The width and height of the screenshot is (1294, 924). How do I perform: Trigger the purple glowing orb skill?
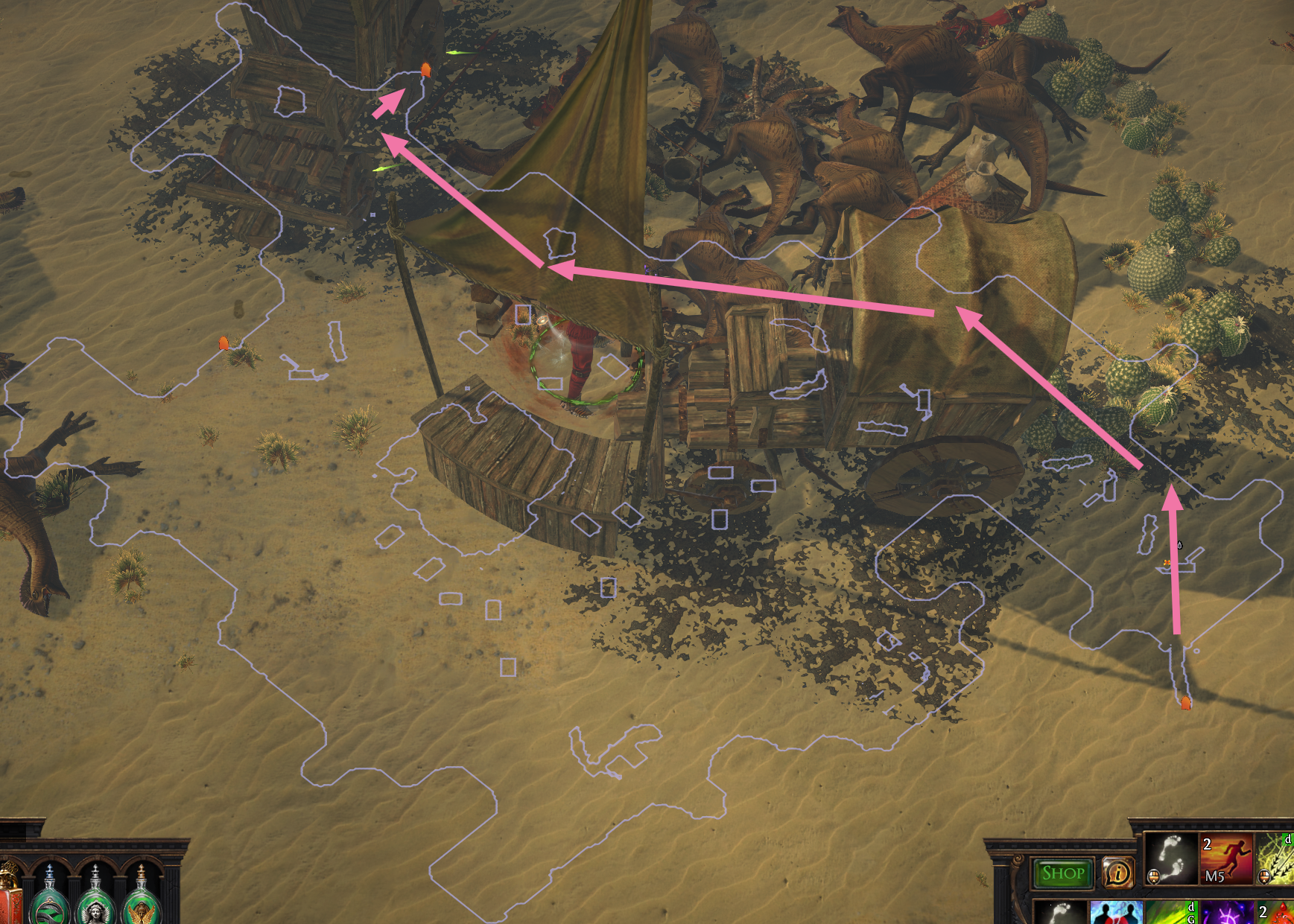coord(1226,913)
